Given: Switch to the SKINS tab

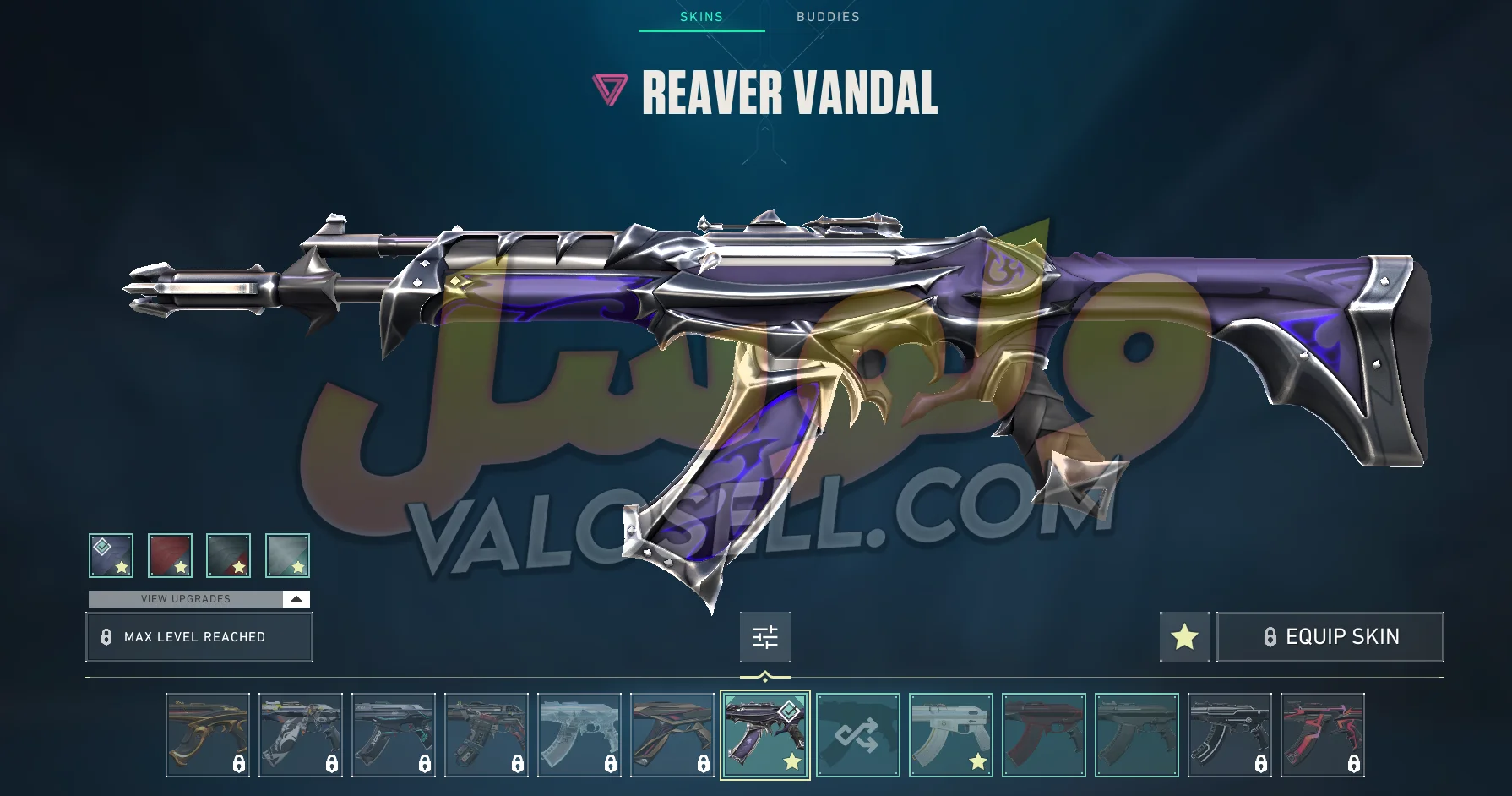Looking at the screenshot, I should 701,16.
